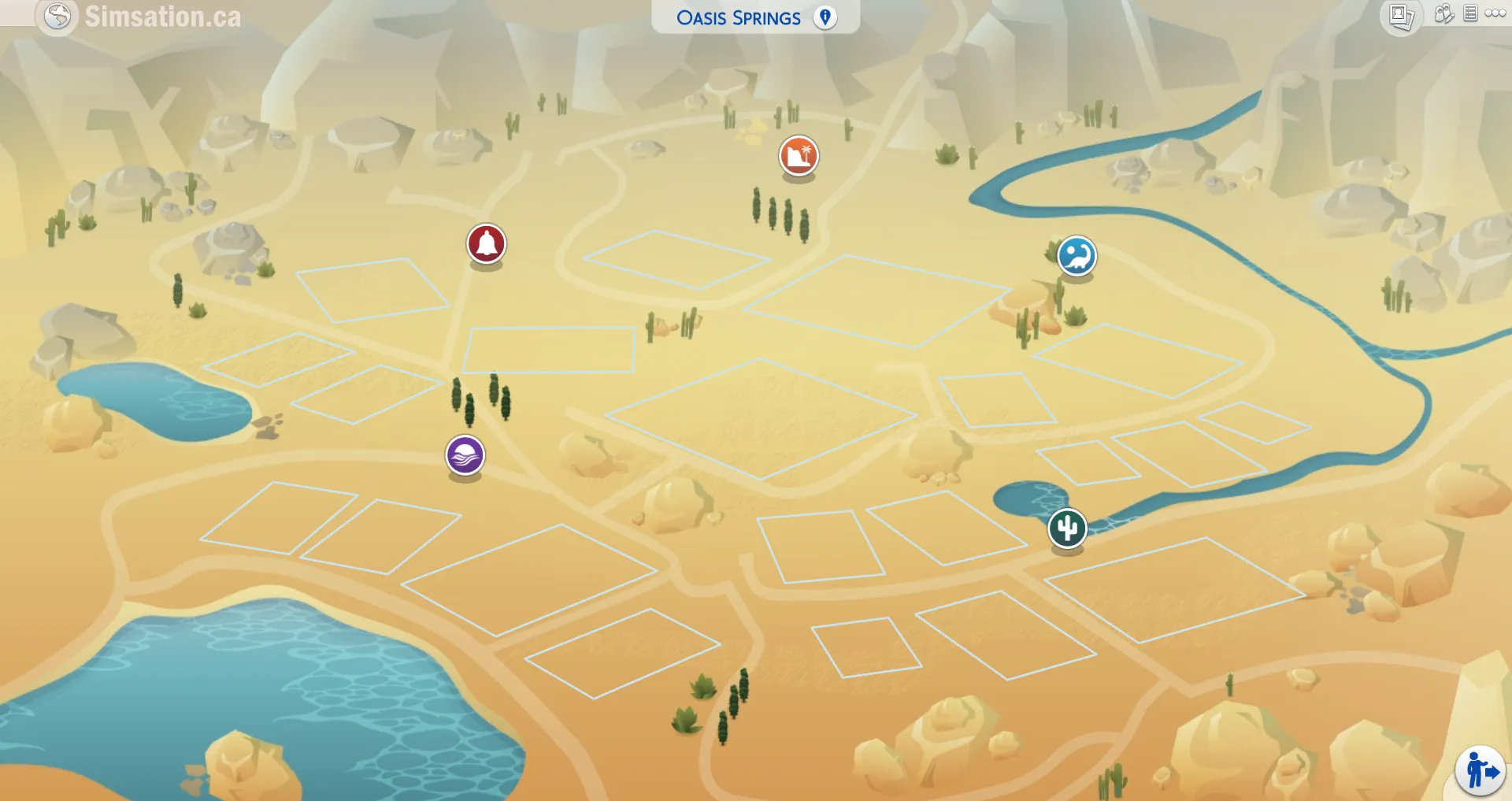Screen dimensions: 1512x801
Task: Open the screenshot gallery in the top-right corner
Action: [1403, 14]
